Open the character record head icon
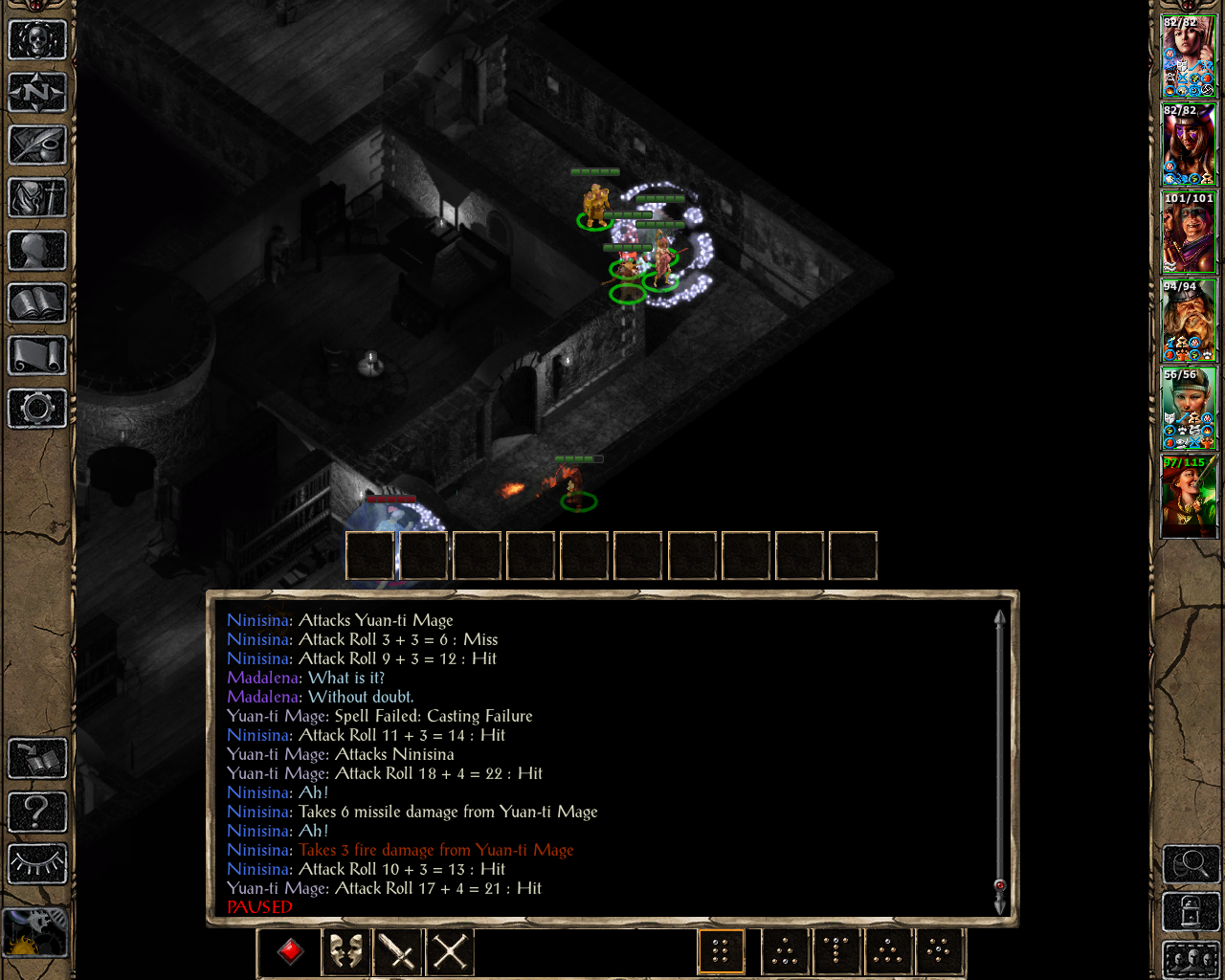The image size is (1225, 980). pyautogui.click(x=37, y=251)
